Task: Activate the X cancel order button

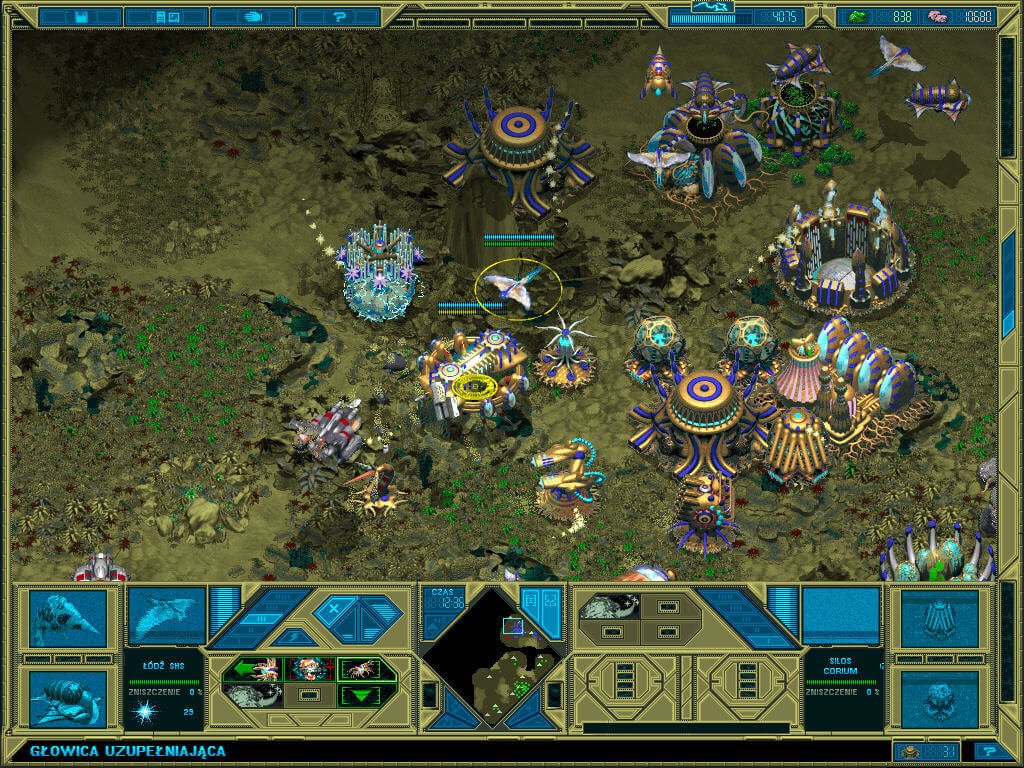Action: (x=333, y=609)
